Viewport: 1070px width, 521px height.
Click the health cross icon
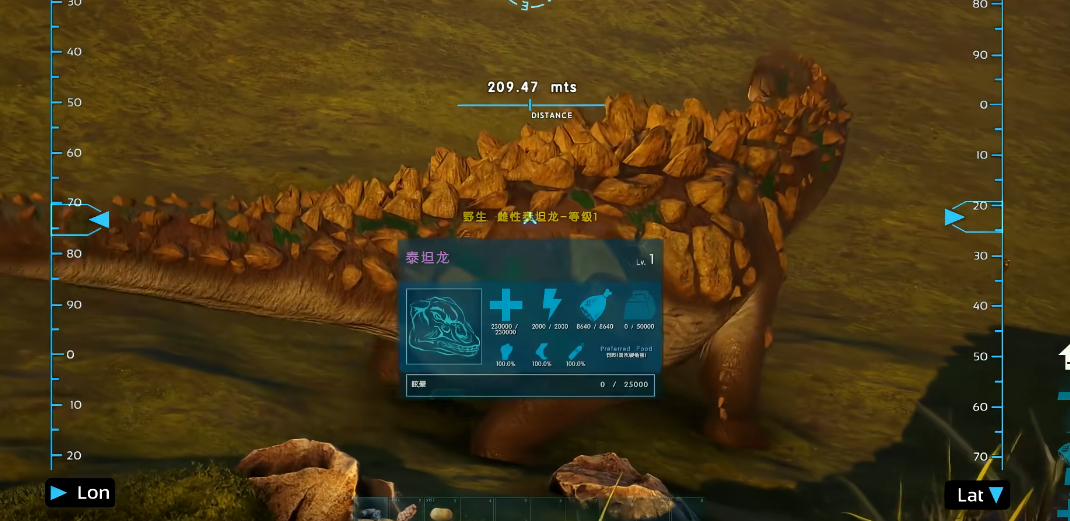point(506,304)
